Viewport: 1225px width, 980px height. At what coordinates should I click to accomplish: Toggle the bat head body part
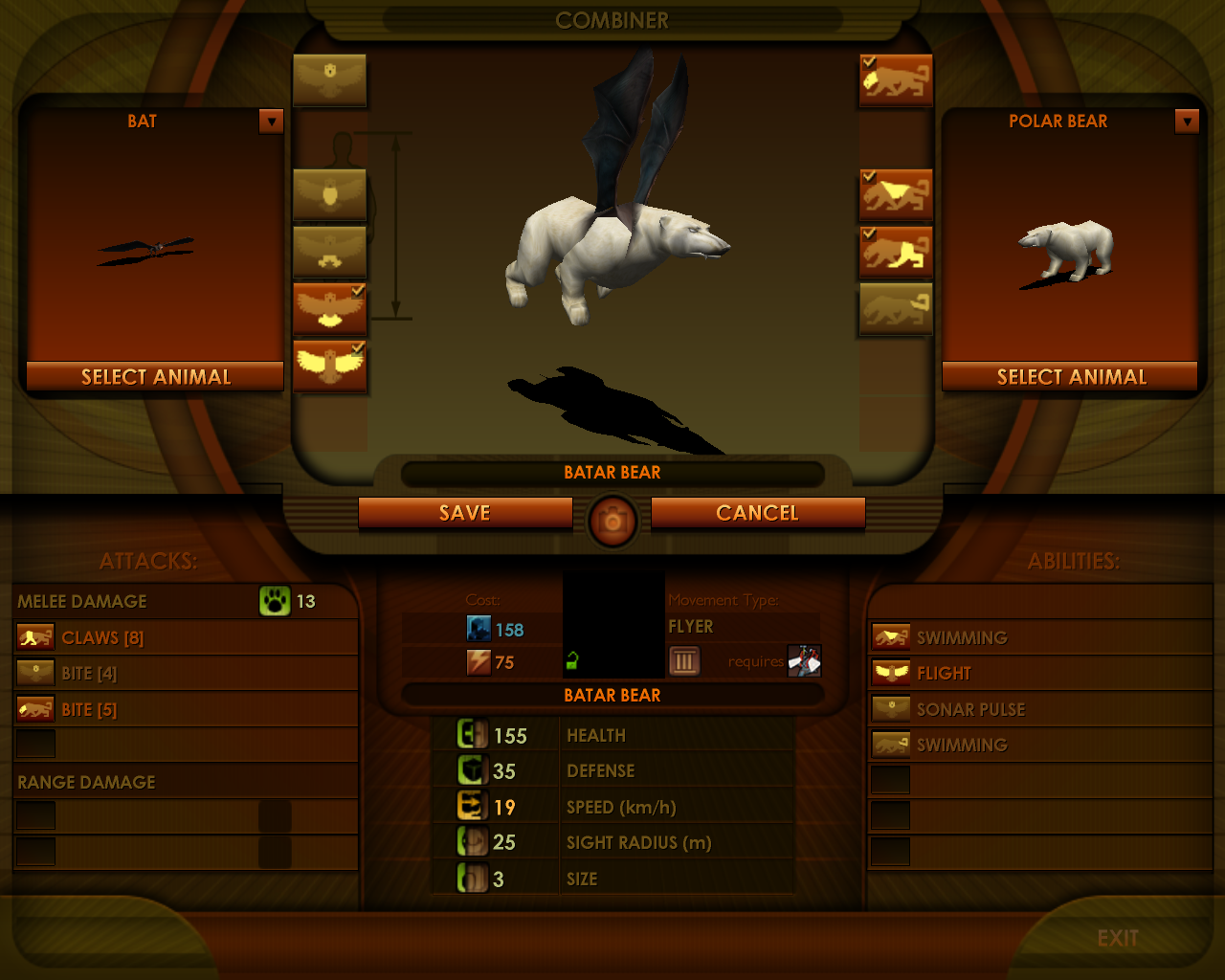click(329, 79)
